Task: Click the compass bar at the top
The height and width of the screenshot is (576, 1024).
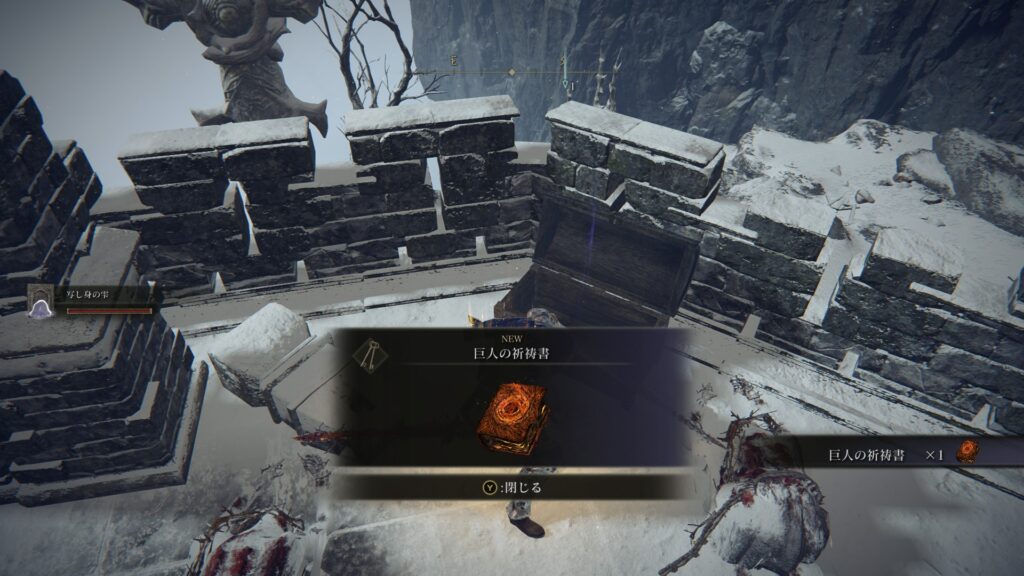Action: (x=512, y=72)
